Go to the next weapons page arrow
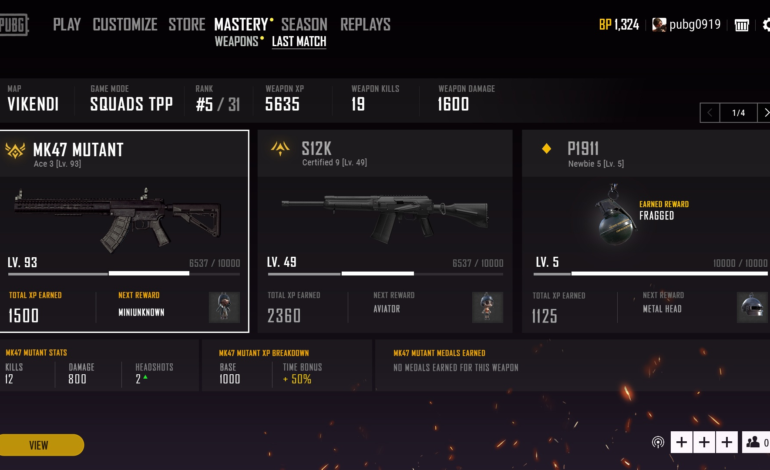Screen dimensions: 770x470 [x=763, y=113]
